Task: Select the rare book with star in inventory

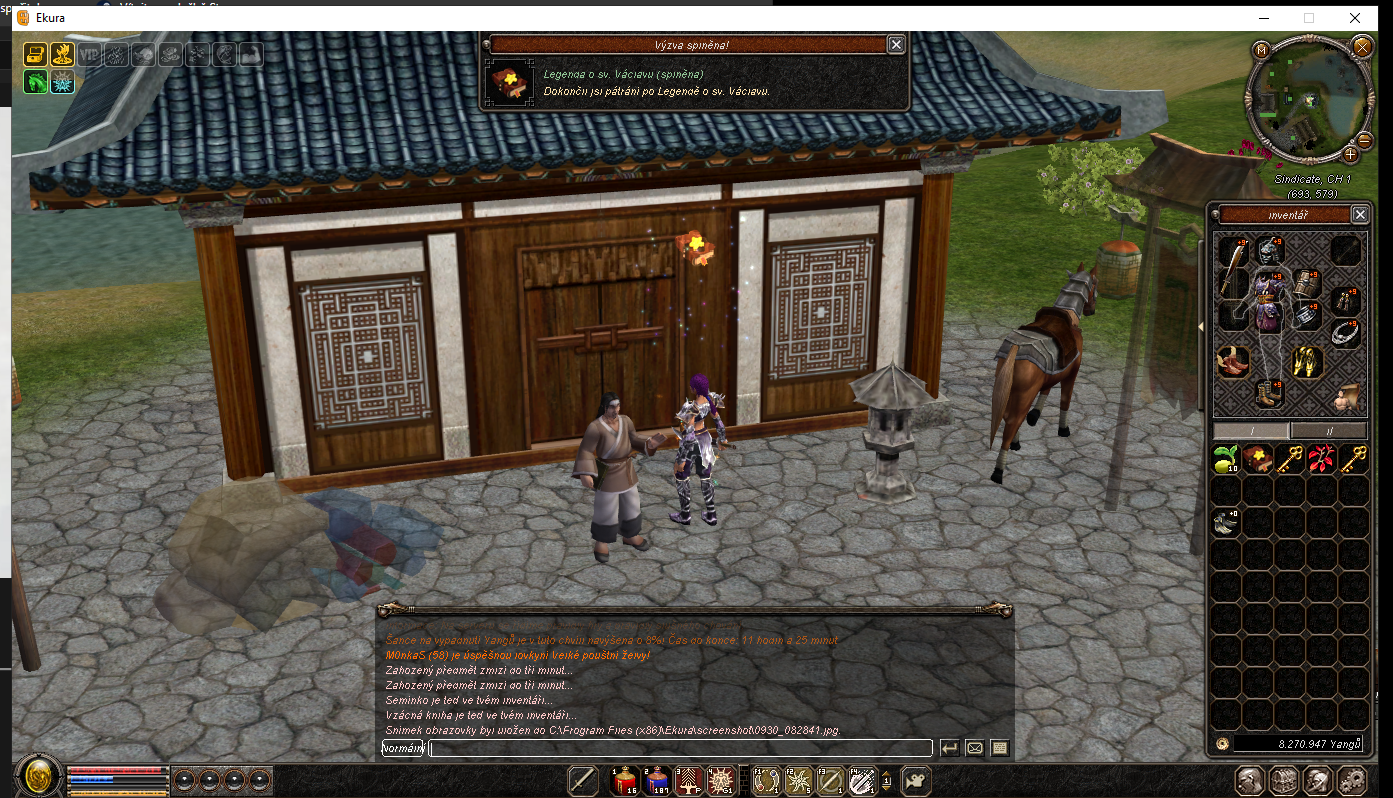Action: [x=1257, y=459]
